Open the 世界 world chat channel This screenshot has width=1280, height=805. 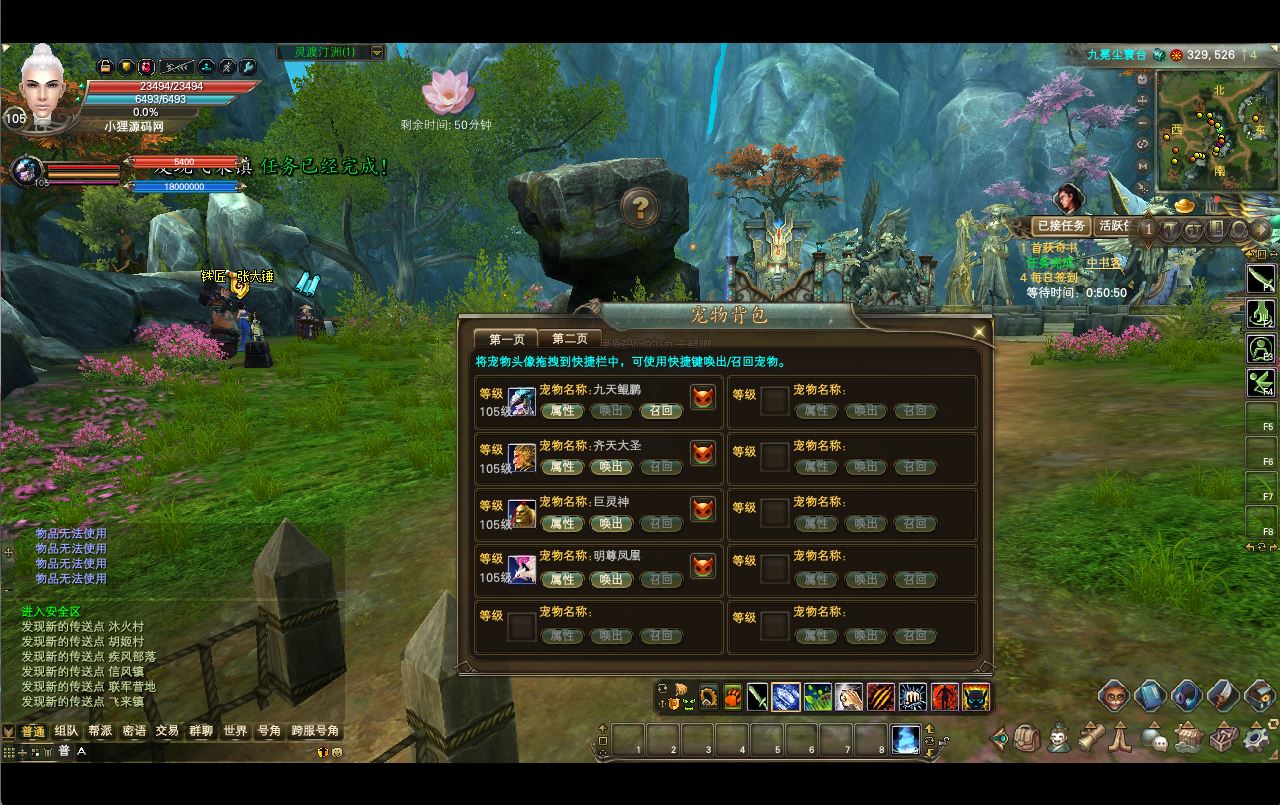pyautogui.click(x=235, y=731)
